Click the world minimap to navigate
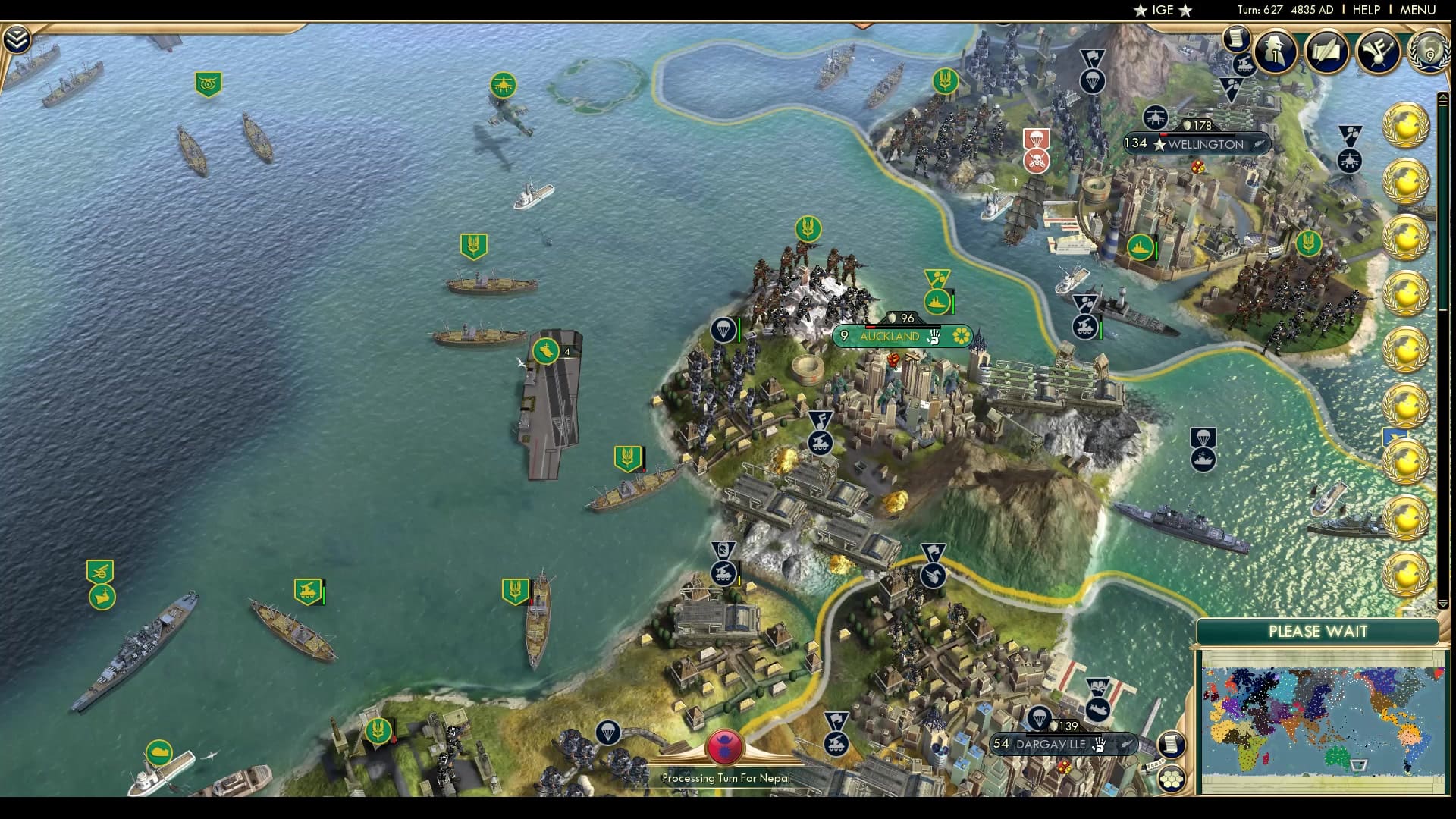 point(1319,720)
